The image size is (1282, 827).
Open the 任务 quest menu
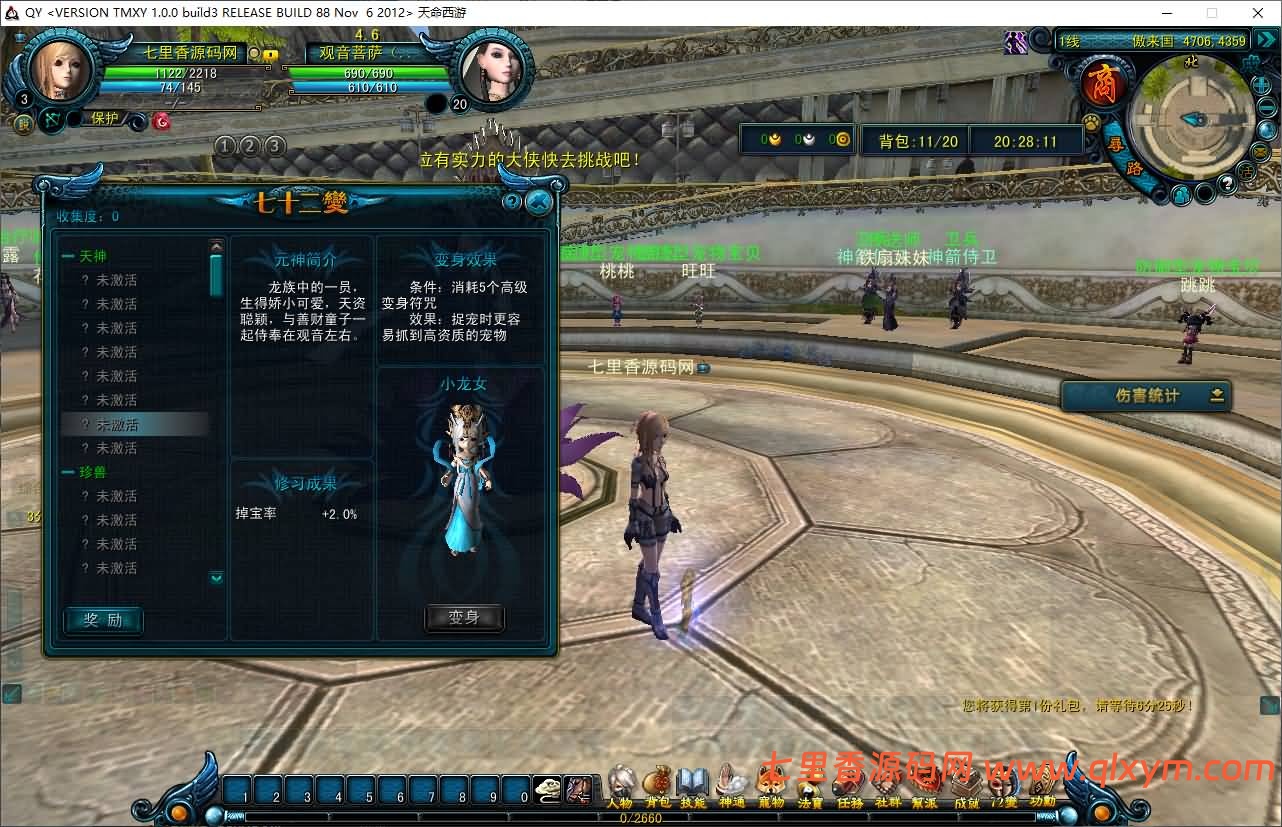(849, 785)
